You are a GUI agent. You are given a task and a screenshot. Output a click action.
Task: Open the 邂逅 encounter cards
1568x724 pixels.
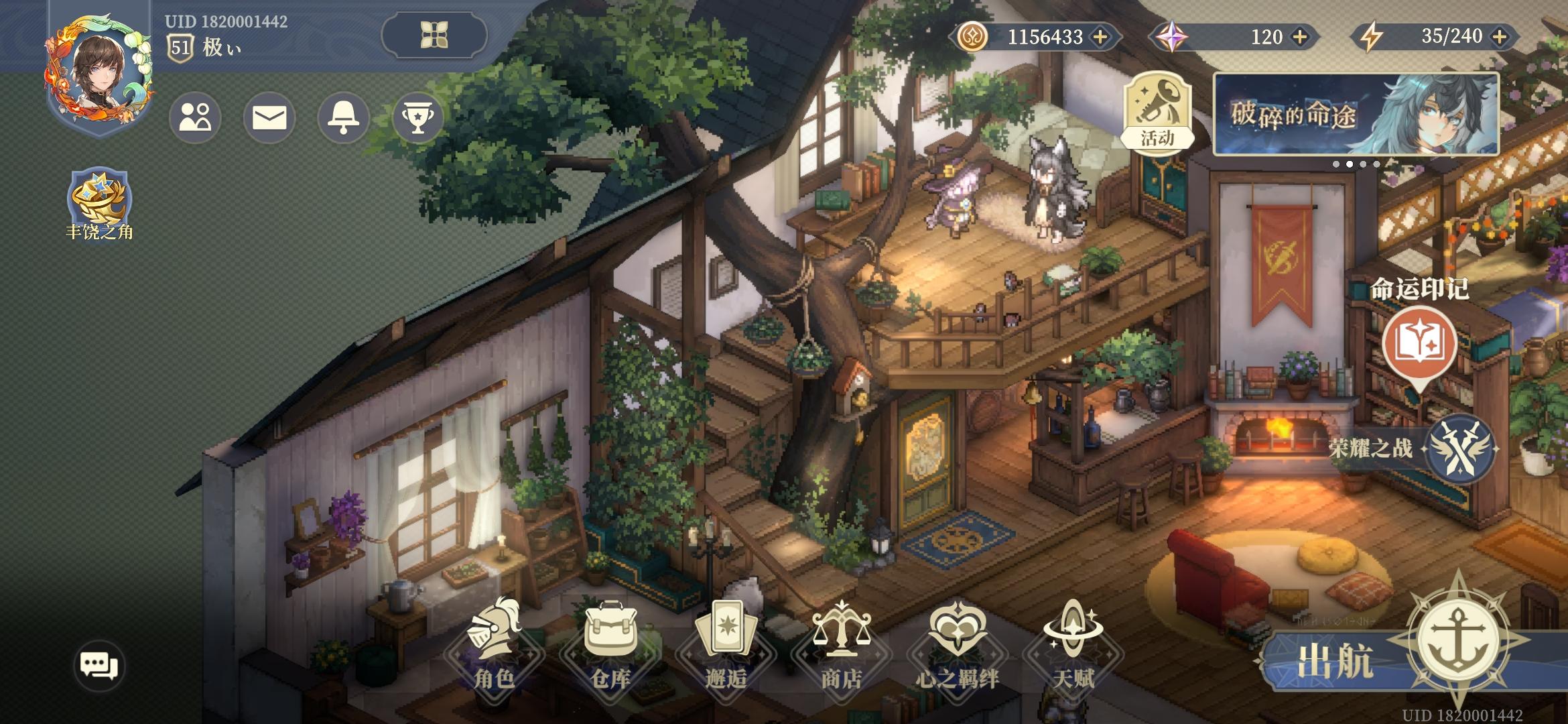pos(726,647)
